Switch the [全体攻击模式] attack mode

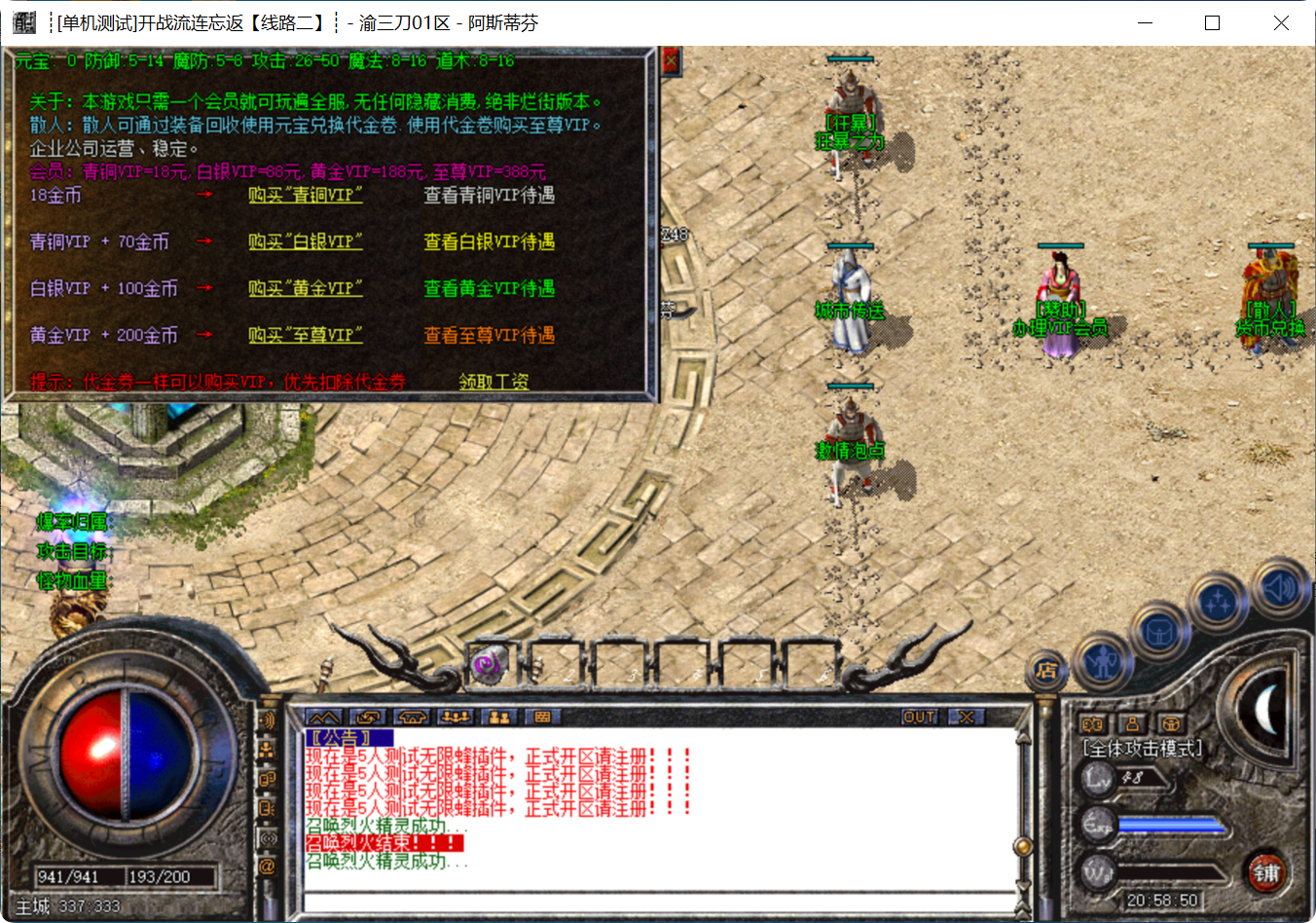tap(1141, 746)
